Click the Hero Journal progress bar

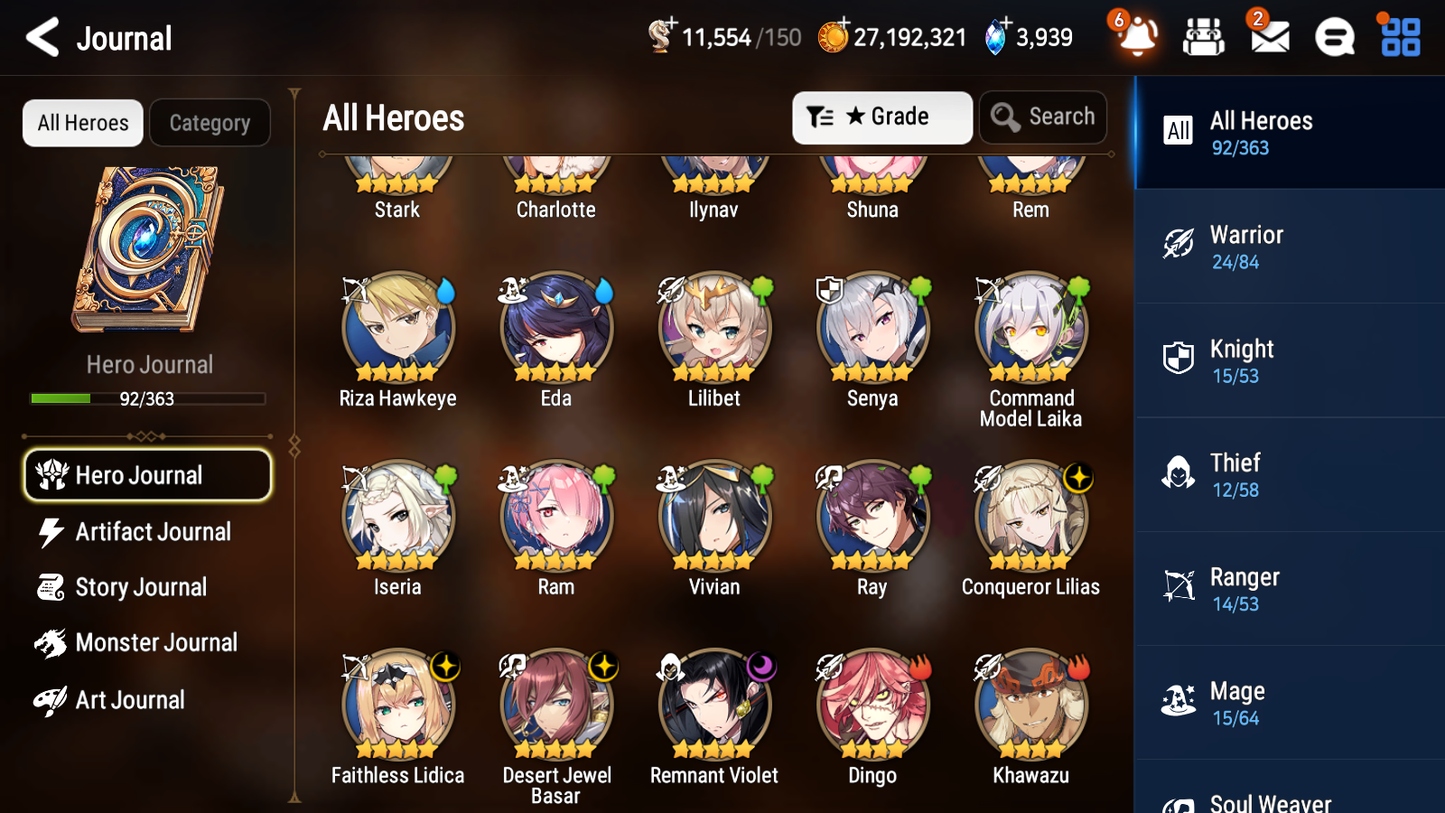(149, 397)
